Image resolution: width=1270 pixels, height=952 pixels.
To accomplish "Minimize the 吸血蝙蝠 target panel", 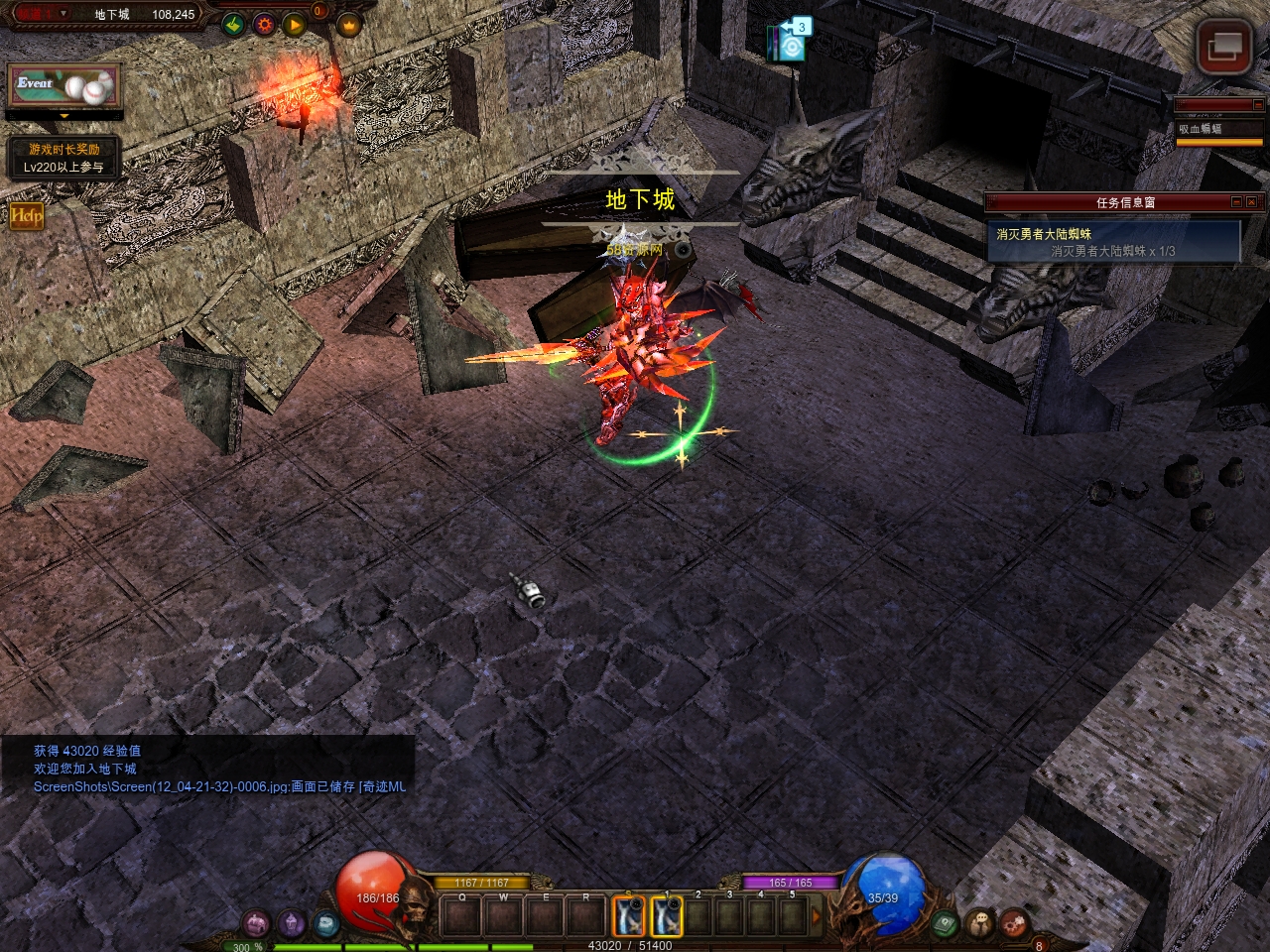I will point(1257,104).
